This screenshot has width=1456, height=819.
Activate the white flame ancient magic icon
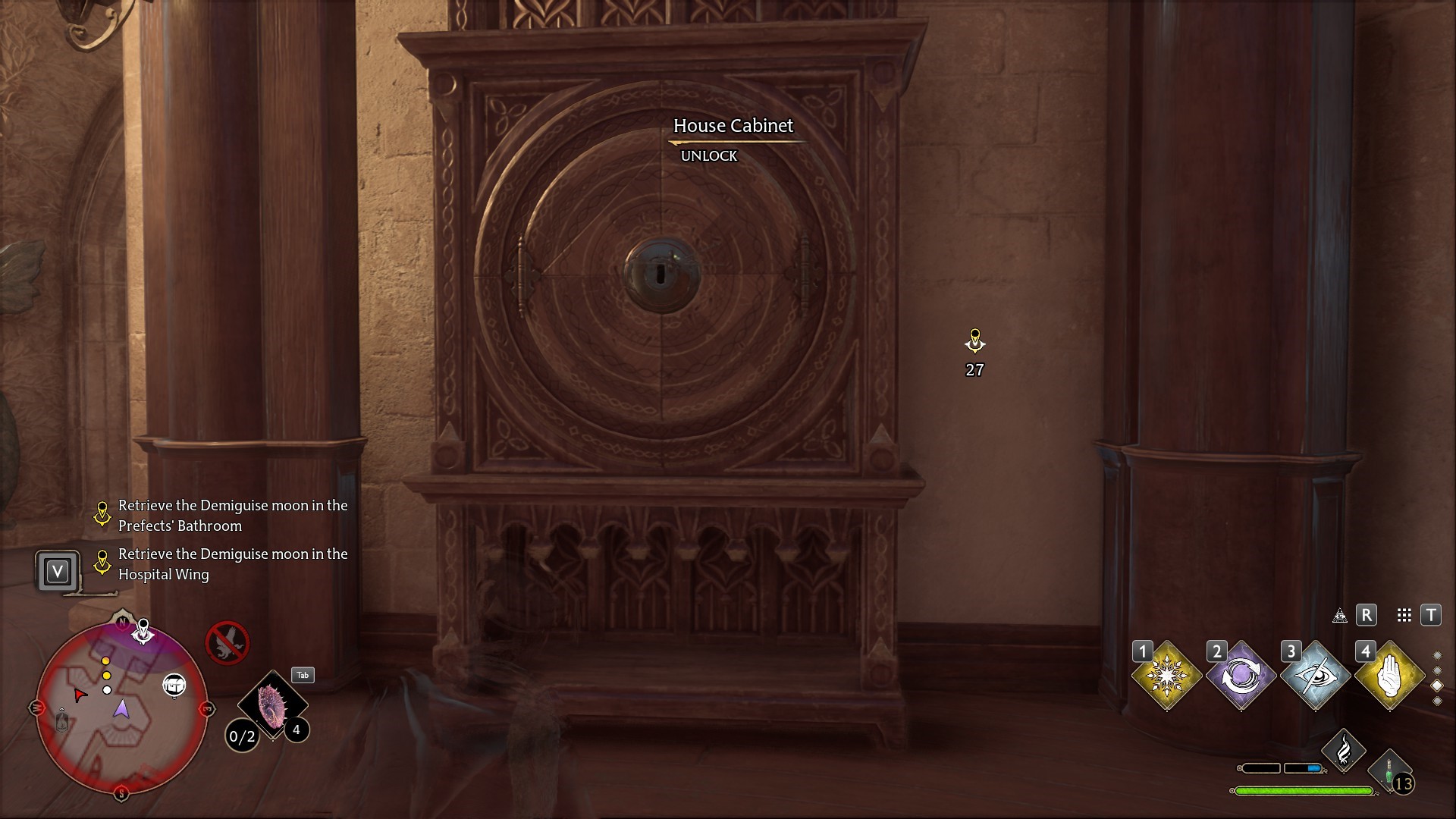coord(1343,750)
